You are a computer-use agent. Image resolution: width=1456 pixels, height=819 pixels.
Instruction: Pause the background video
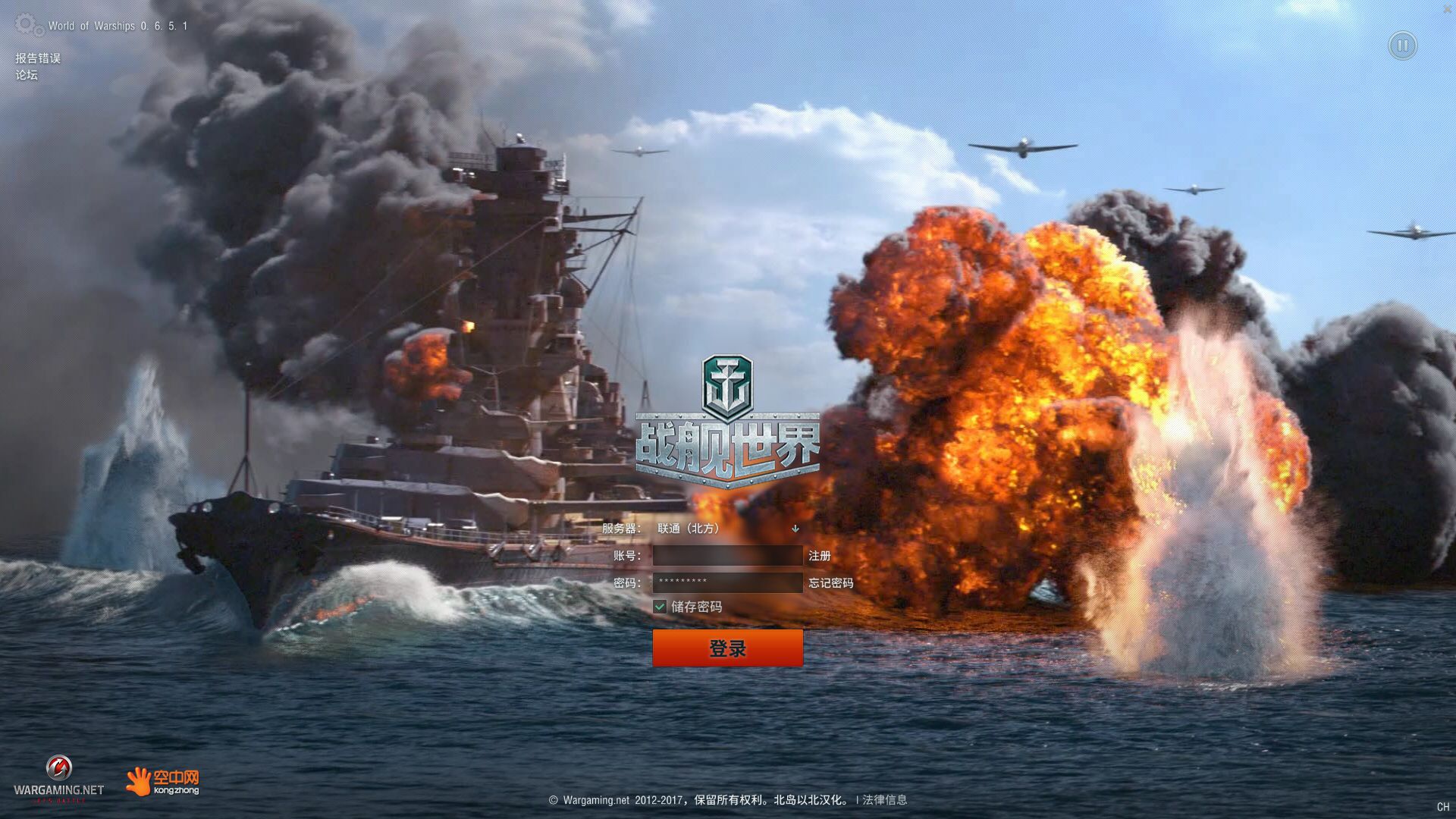[x=1402, y=46]
